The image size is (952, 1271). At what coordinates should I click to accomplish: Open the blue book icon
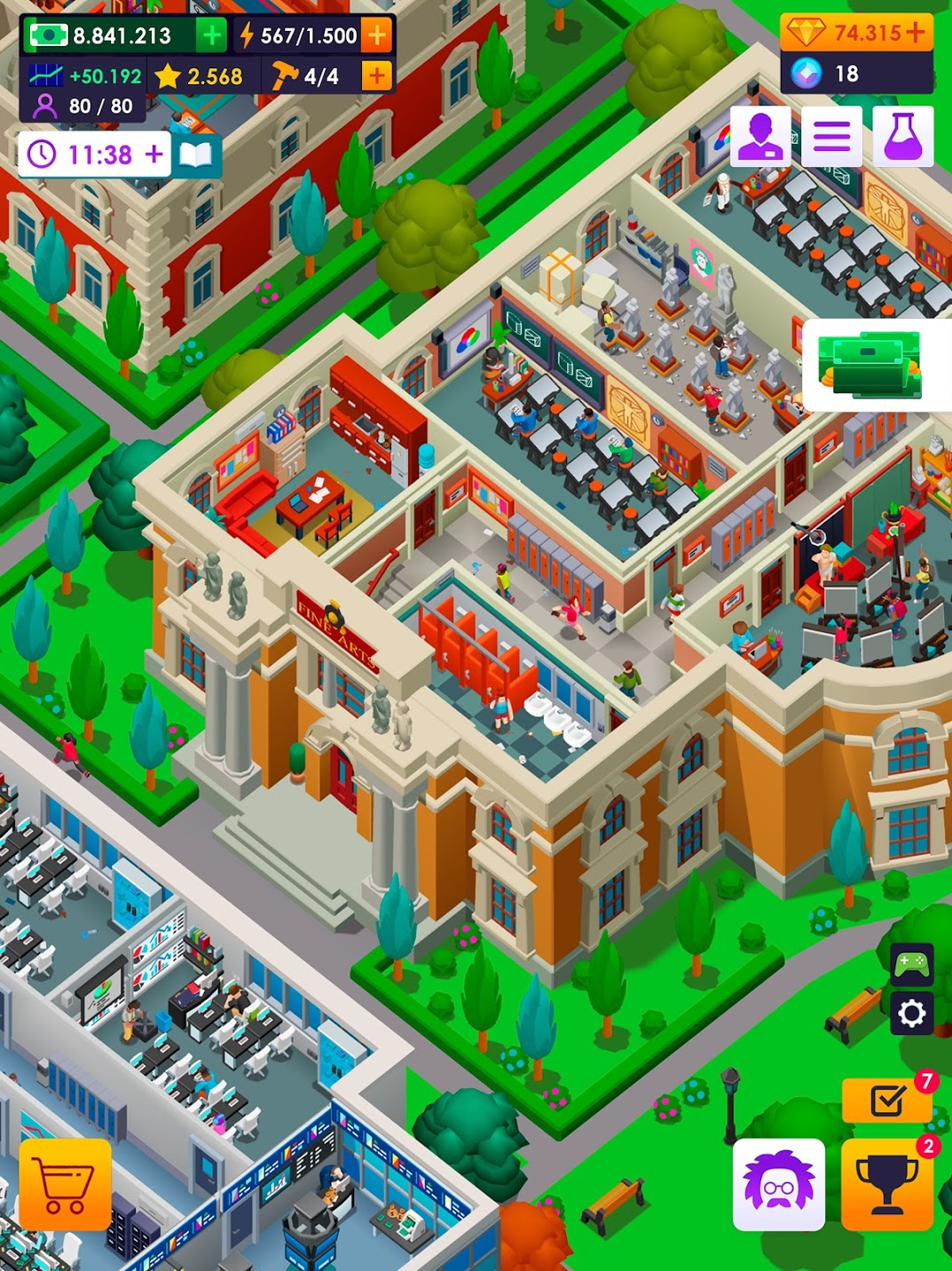tap(196, 155)
